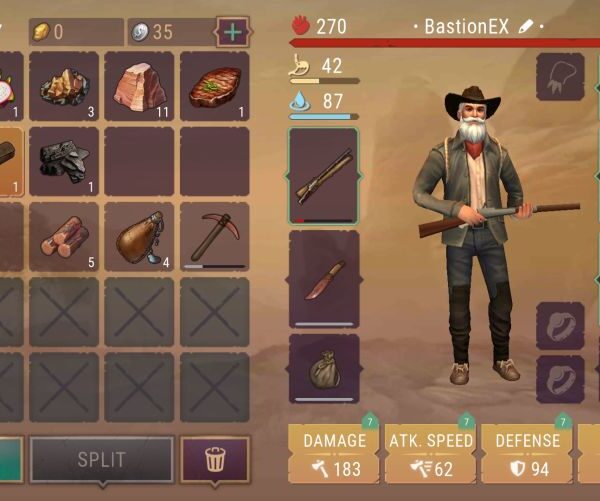Open the trash can delete button
This screenshot has height=501, width=600.
(x=214, y=460)
